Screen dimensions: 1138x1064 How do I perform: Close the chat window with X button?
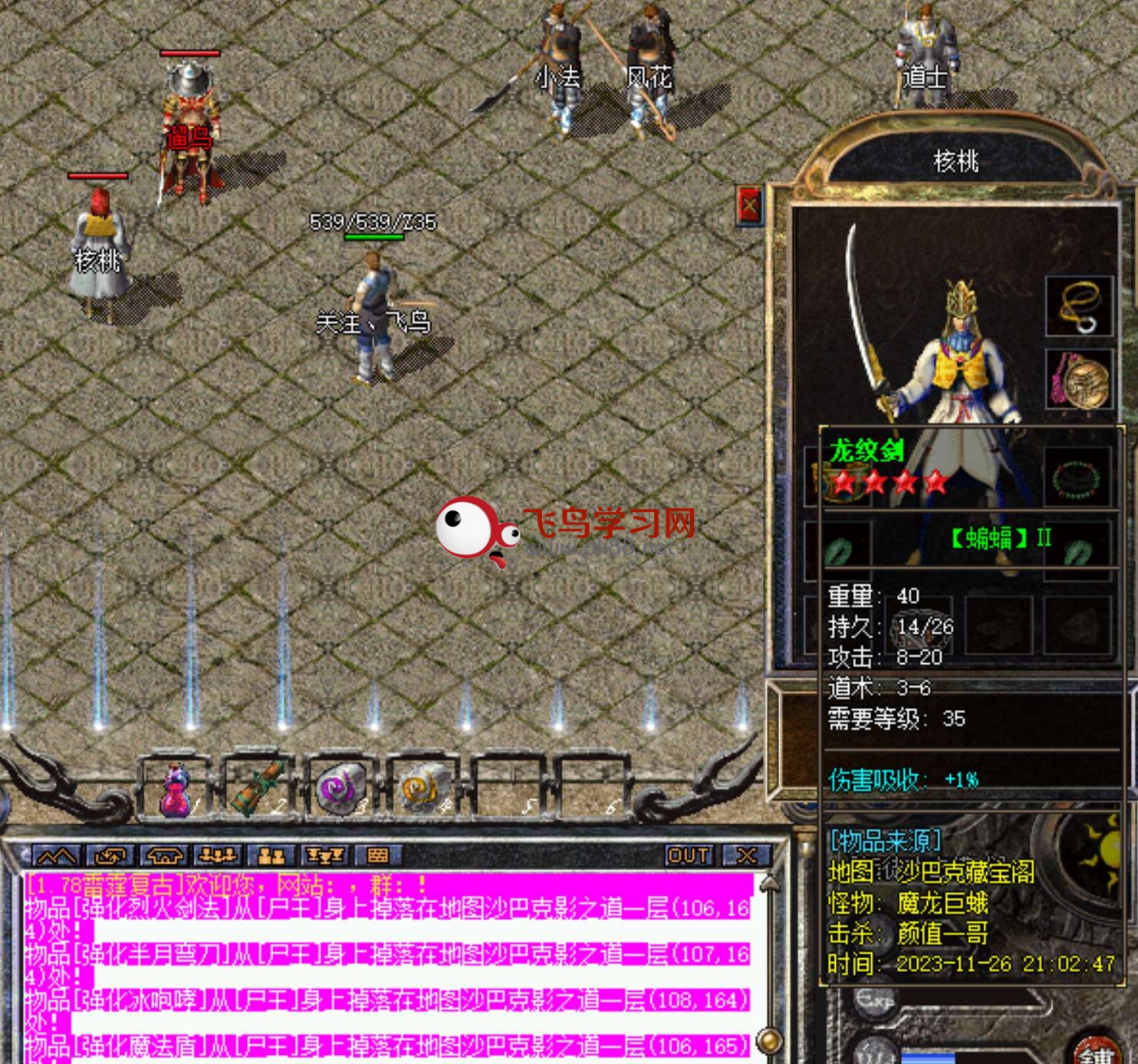pyautogui.click(x=746, y=855)
